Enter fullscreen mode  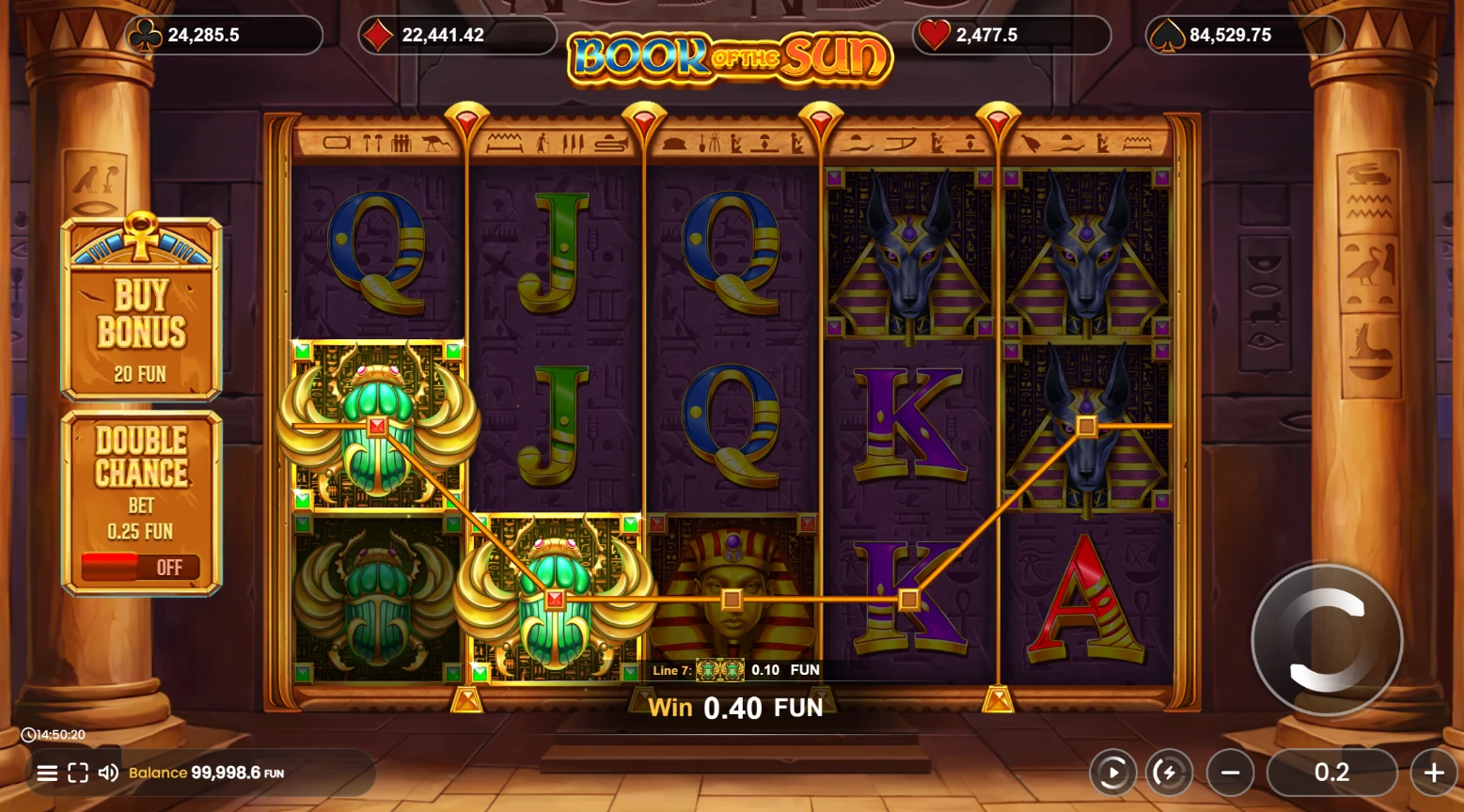coord(78,773)
